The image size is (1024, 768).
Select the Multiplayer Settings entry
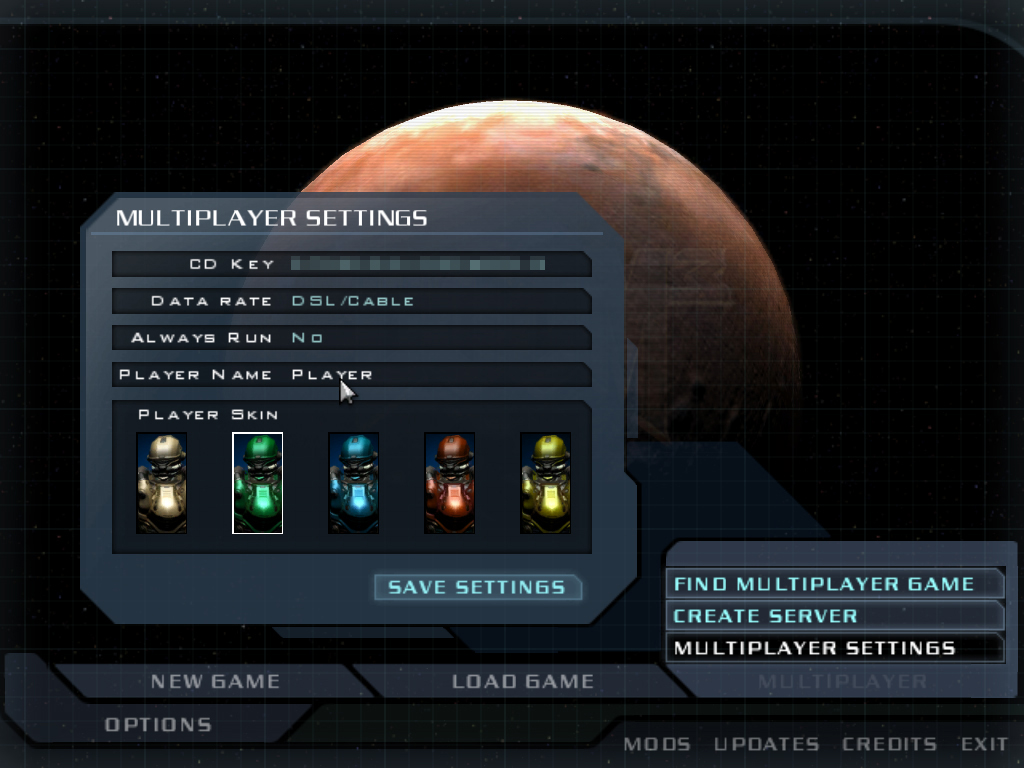coord(814,648)
